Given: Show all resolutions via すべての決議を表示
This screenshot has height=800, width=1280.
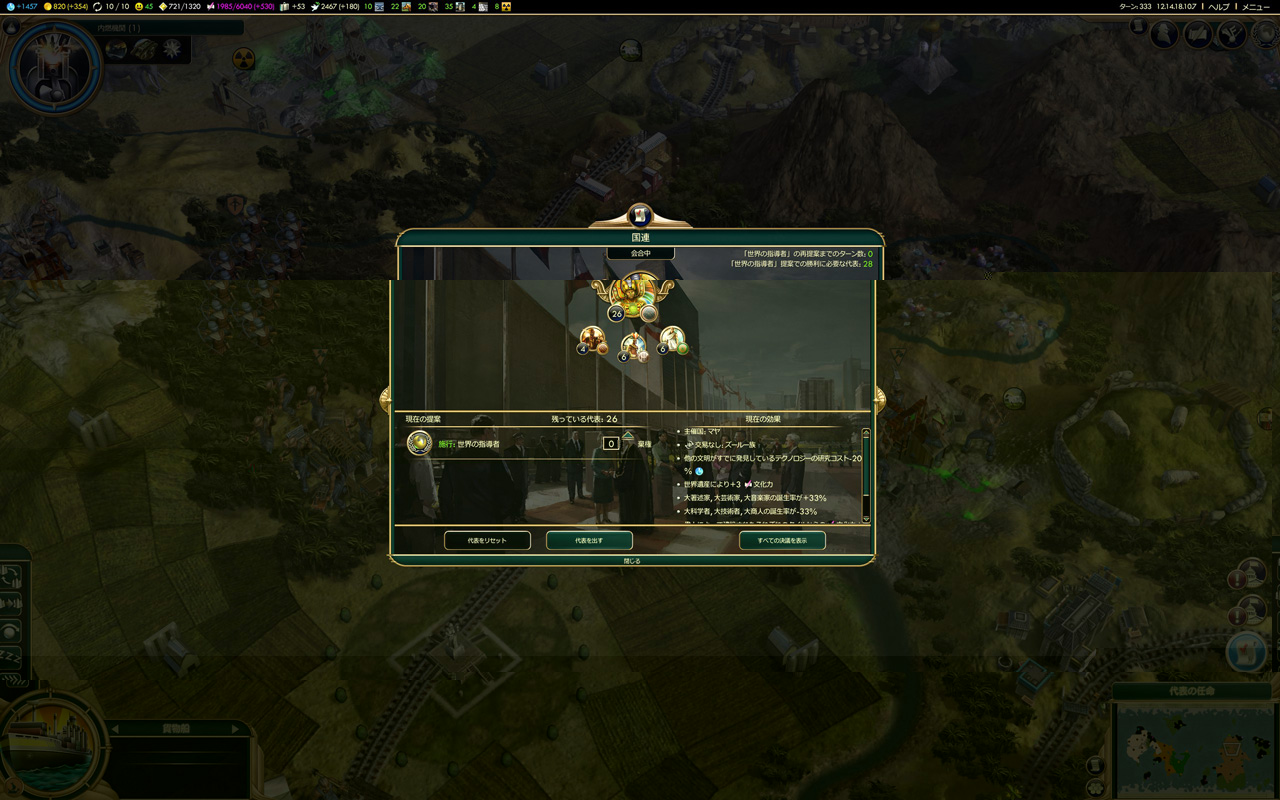Looking at the screenshot, I should coord(782,541).
